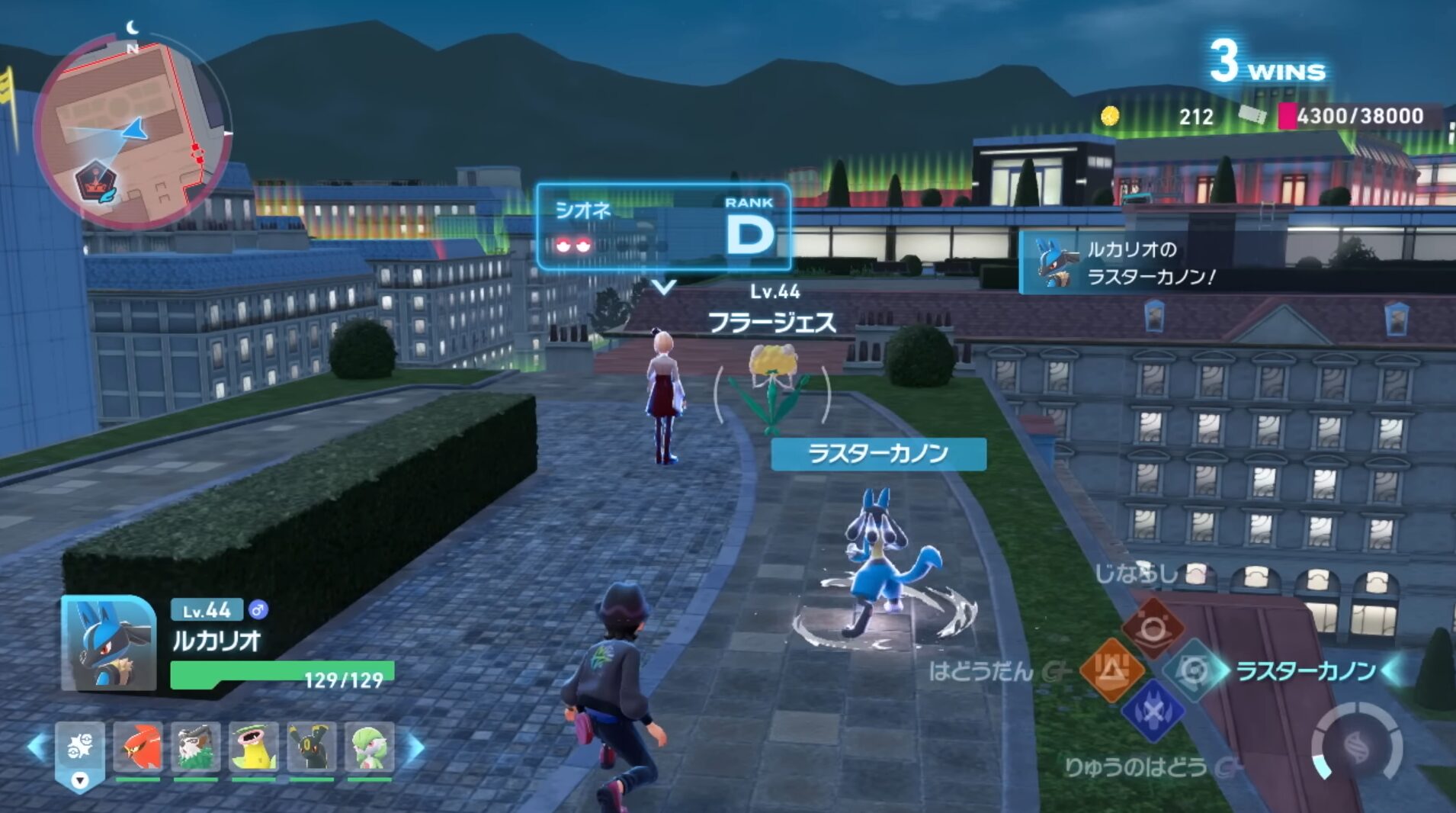The width and height of the screenshot is (1456, 813).
Task: Activate the orange Aura Sphere move
Action: click(1111, 670)
